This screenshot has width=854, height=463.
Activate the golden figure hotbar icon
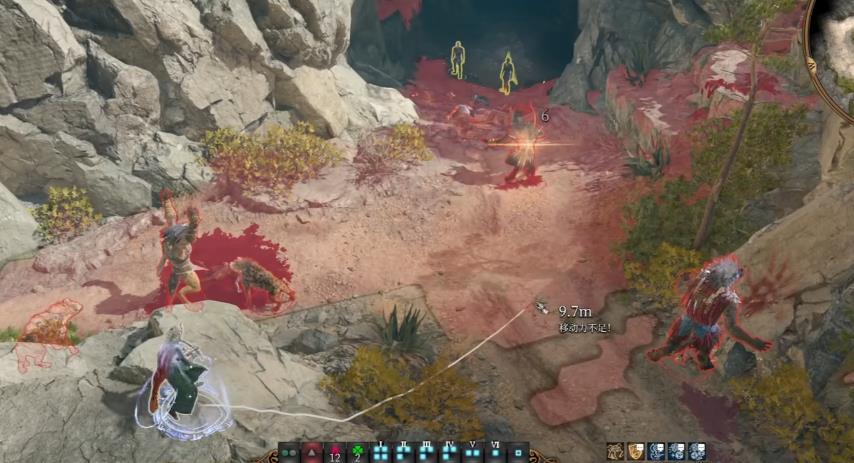point(616,452)
